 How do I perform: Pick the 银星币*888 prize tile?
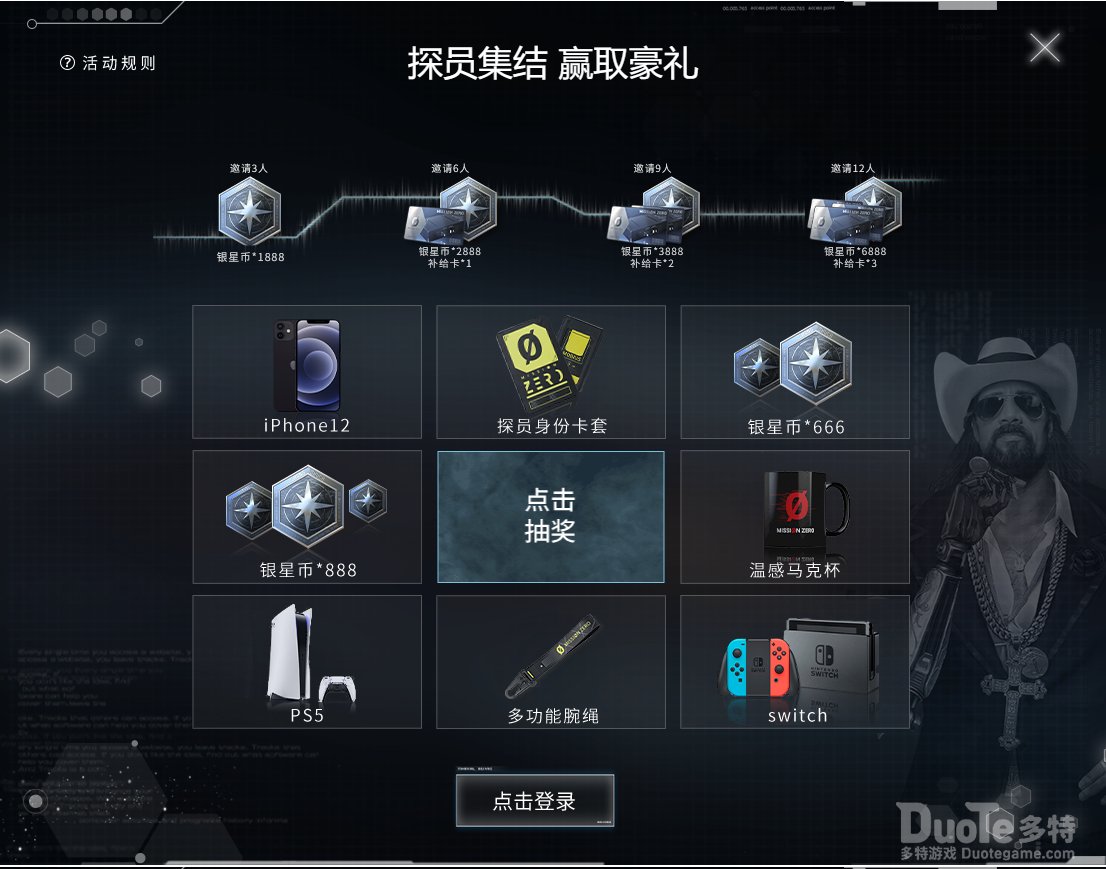click(307, 517)
